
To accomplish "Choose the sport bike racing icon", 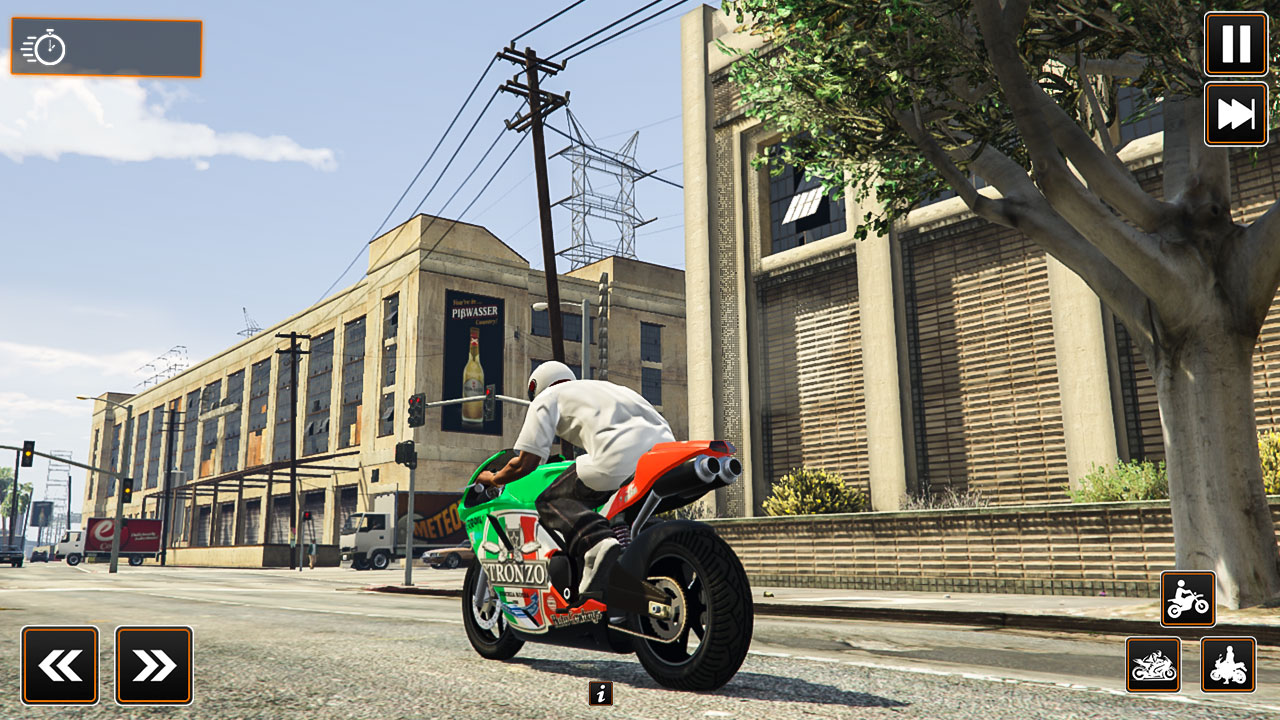I will (1153, 665).
